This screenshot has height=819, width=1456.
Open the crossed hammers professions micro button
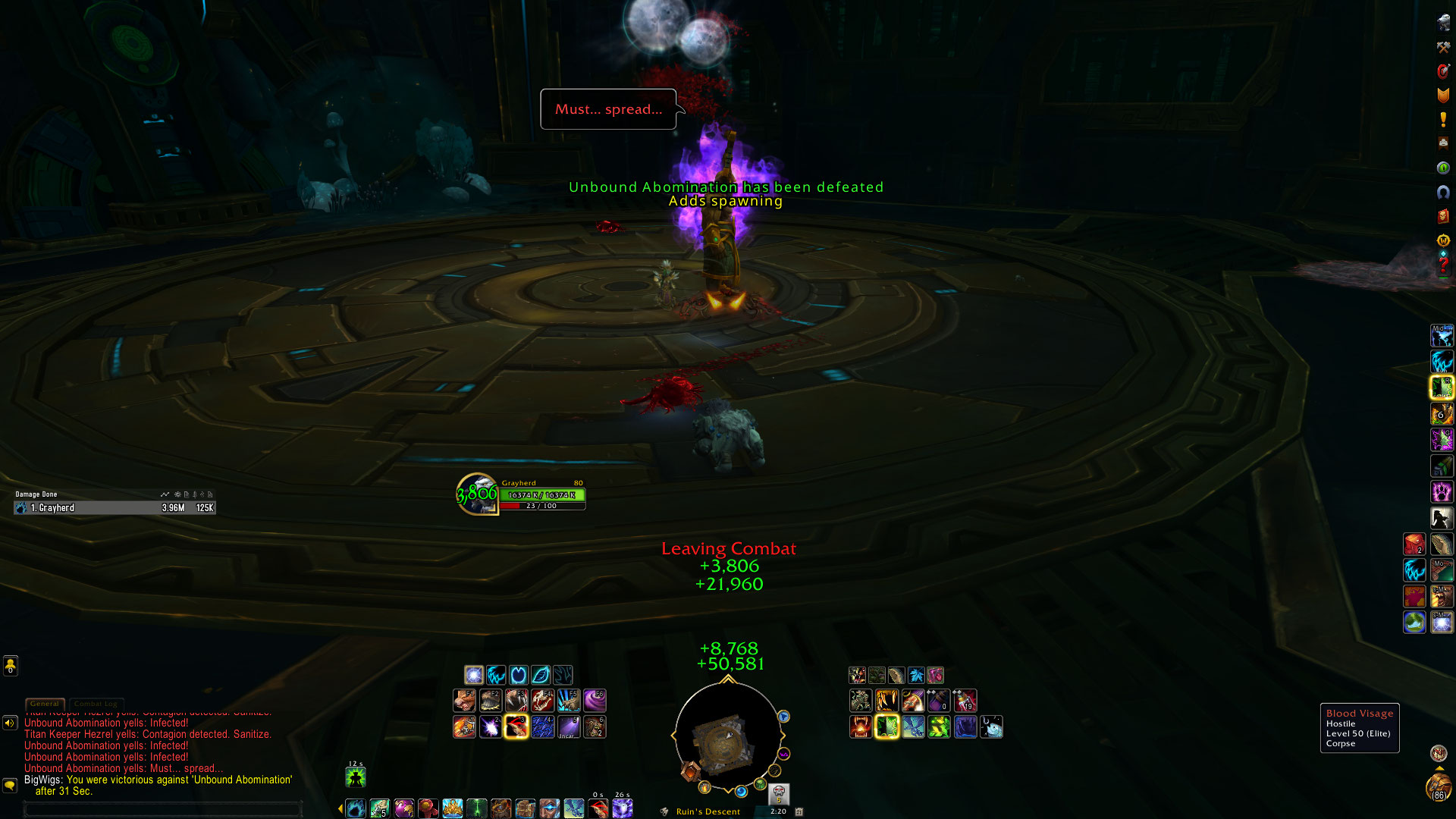coord(1443,47)
